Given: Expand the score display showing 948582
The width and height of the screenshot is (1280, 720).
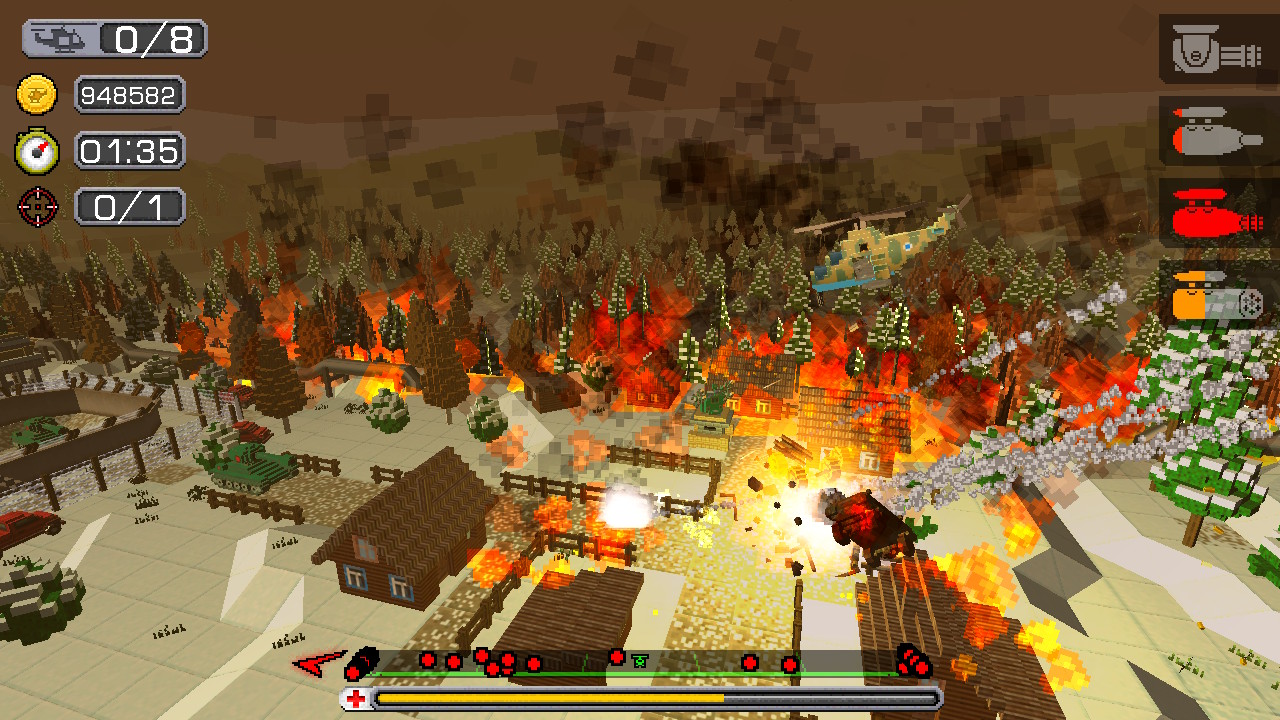Looking at the screenshot, I should 128,95.
